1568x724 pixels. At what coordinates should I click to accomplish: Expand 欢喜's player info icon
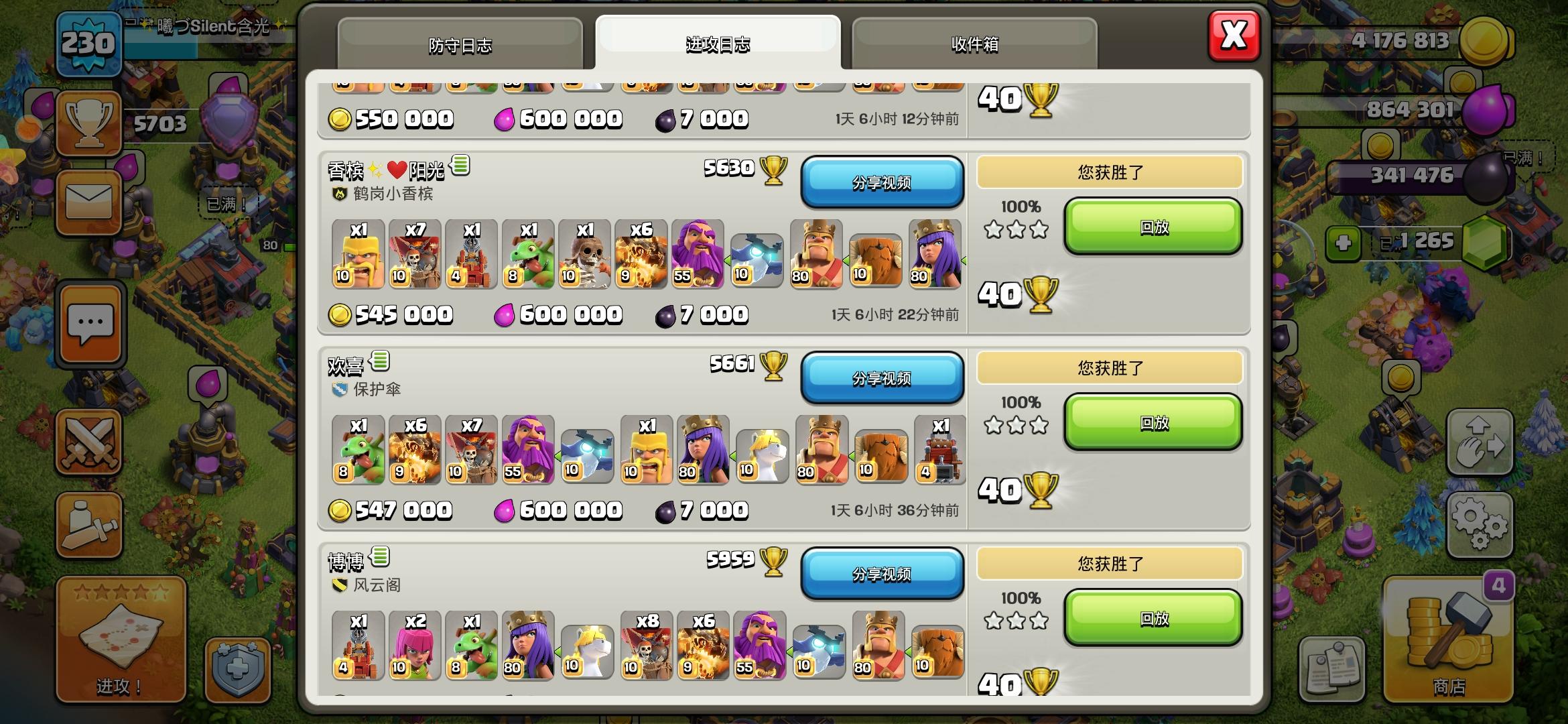pos(379,362)
